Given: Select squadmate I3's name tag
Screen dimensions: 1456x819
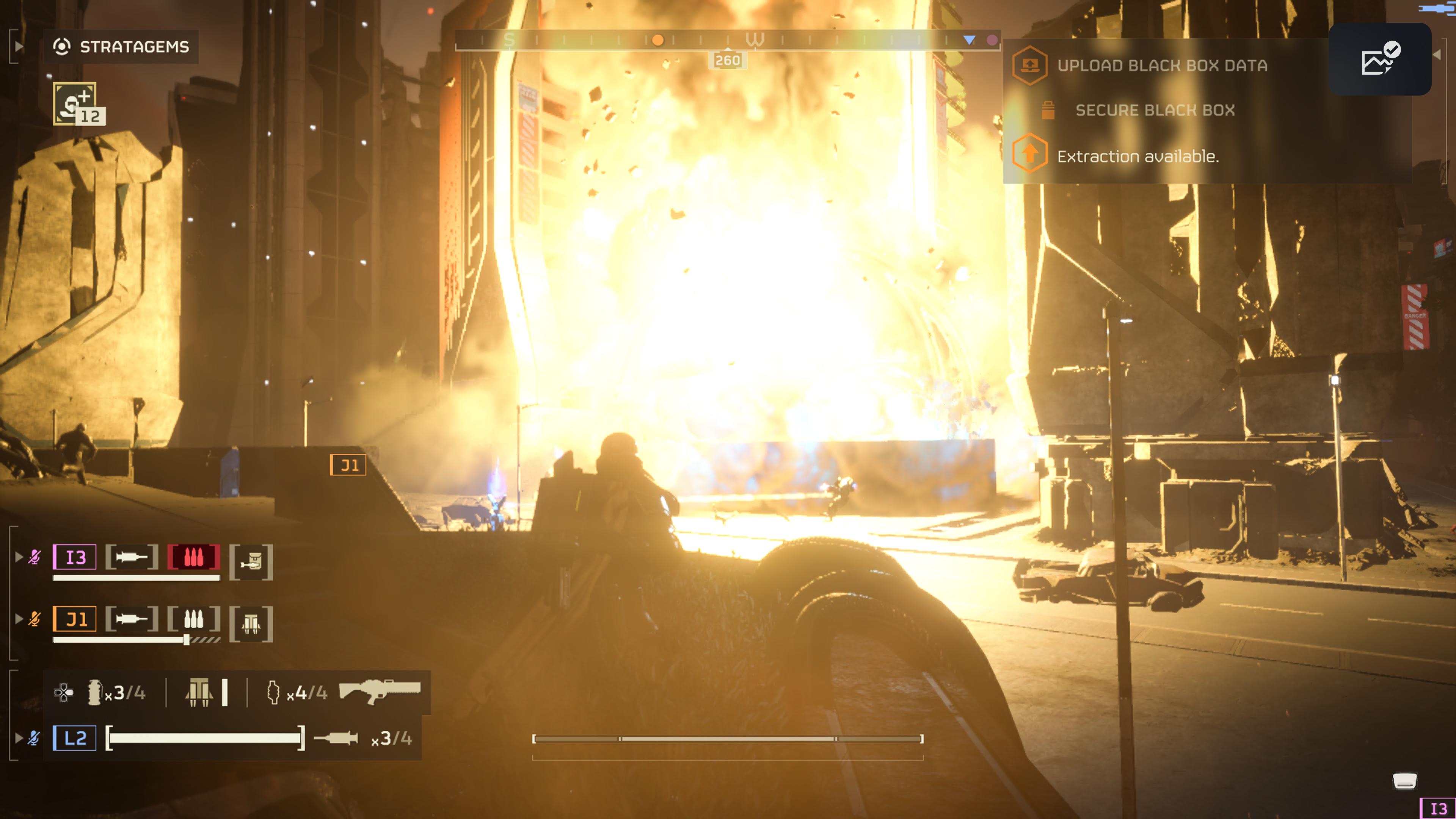Looking at the screenshot, I should coord(75,557).
